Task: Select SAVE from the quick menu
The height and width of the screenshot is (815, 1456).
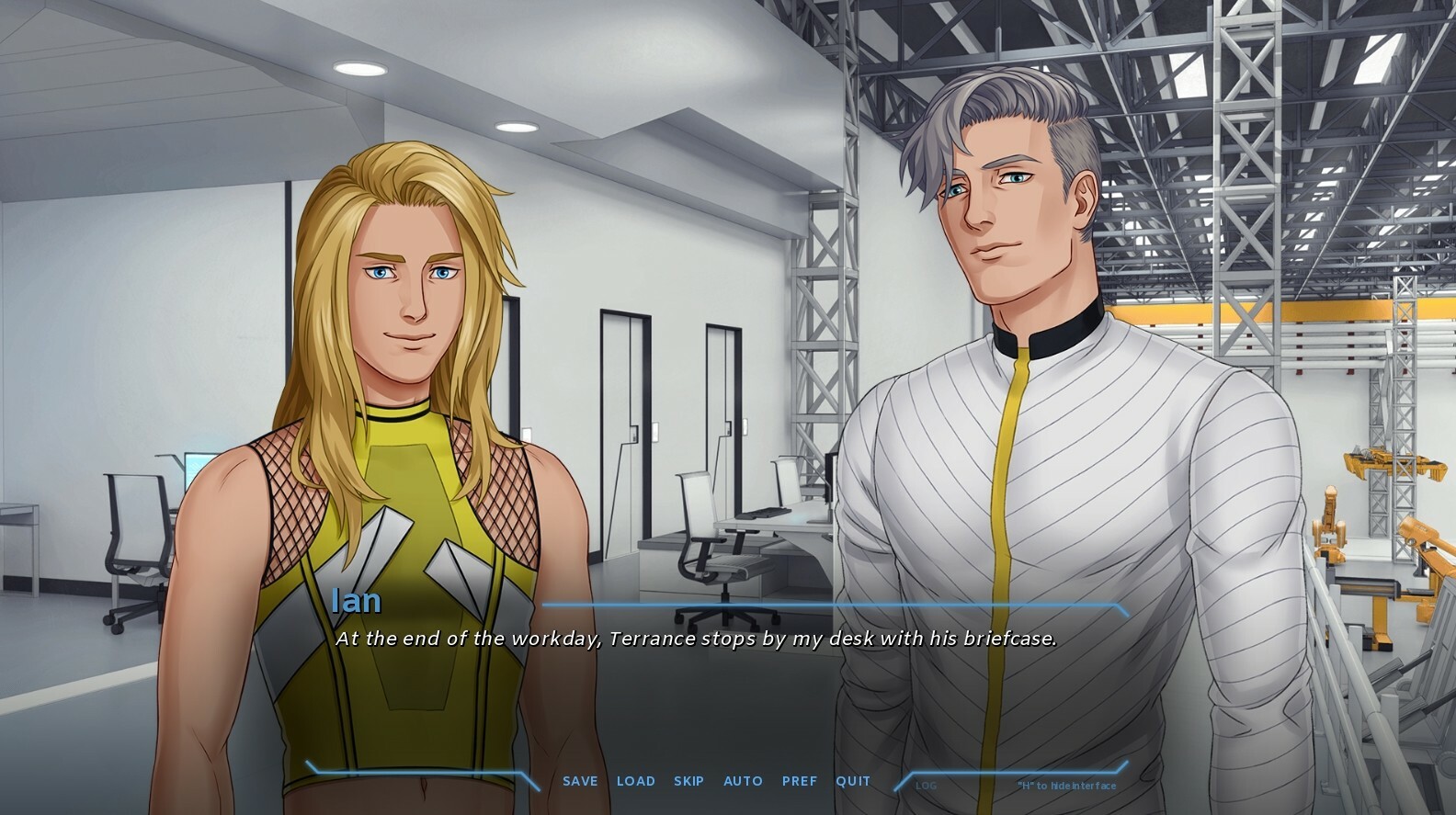Action: (x=579, y=780)
